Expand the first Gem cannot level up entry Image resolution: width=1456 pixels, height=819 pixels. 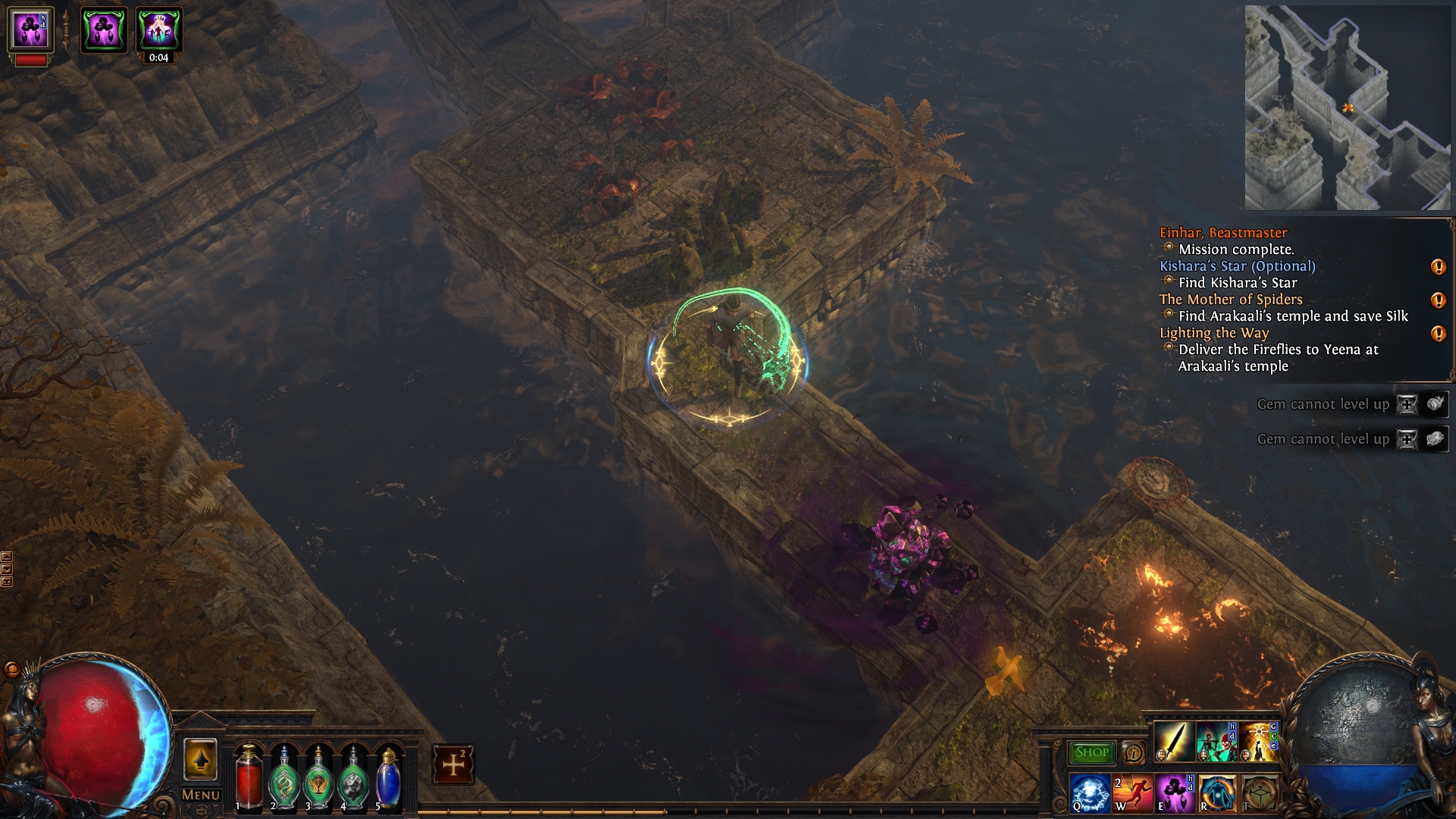(1406, 404)
